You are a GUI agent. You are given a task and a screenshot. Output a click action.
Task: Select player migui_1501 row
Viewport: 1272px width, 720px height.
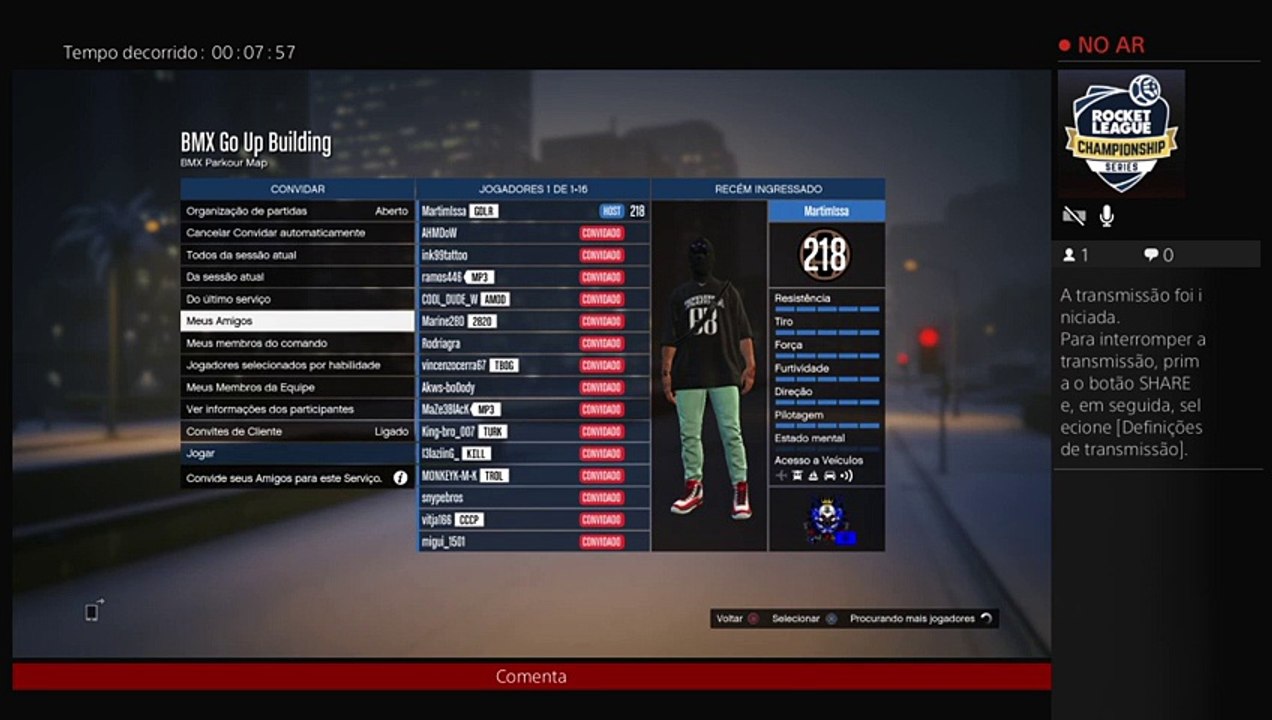point(533,541)
